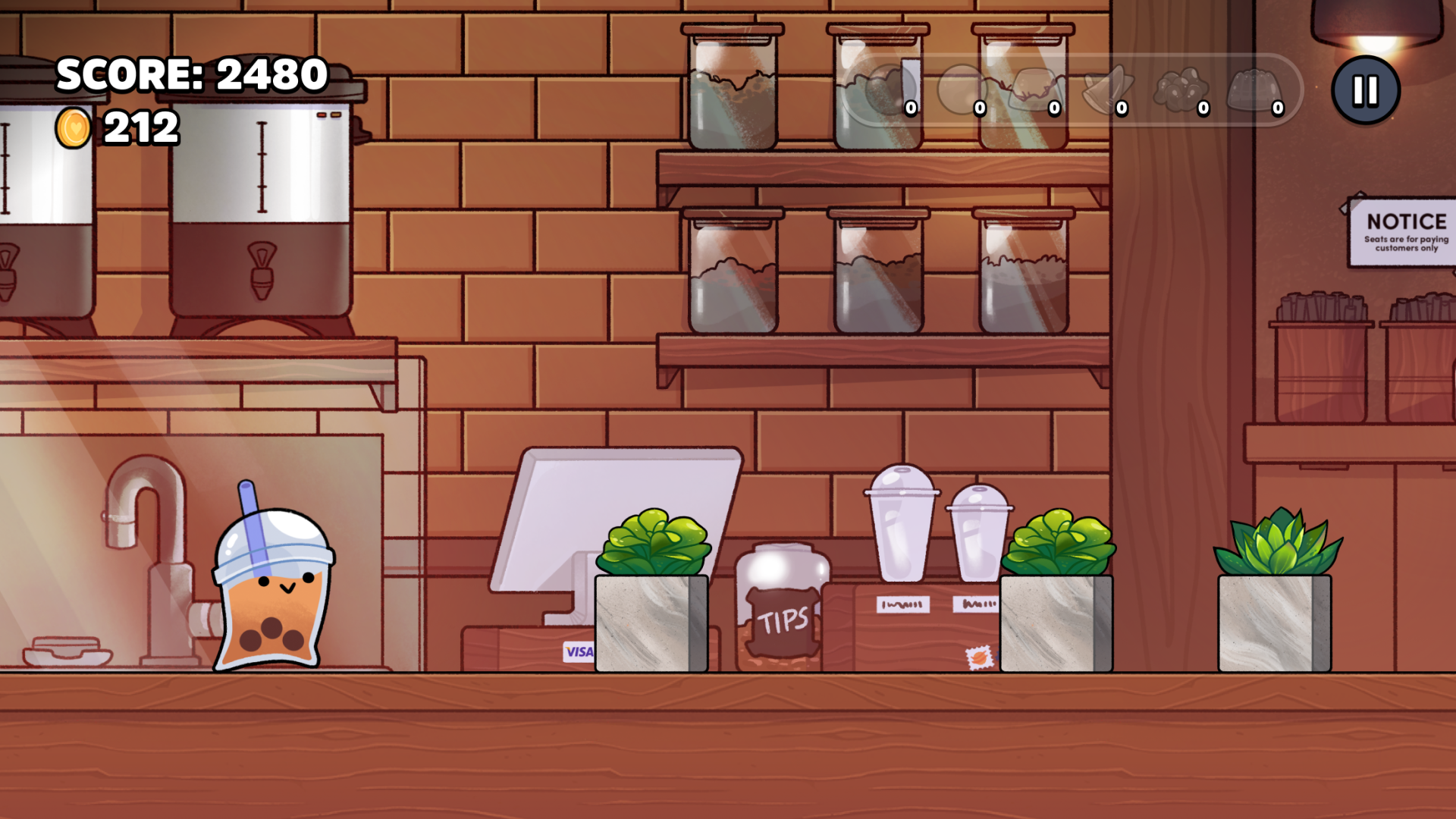Toggle the left dispenser spout
This screenshot has width=1456, height=819.
(8, 273)
